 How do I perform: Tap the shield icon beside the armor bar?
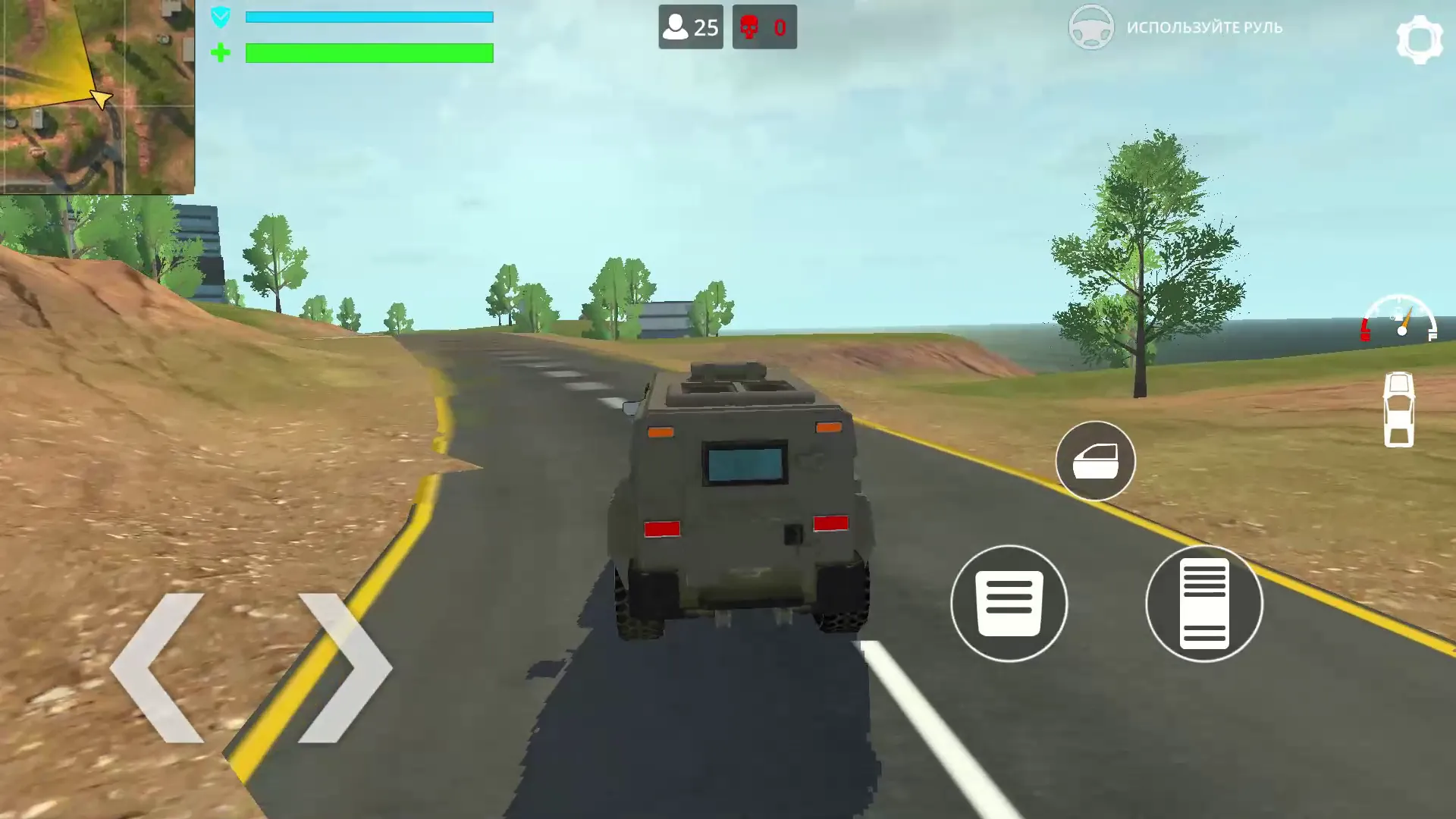click(x=221, y=16)
